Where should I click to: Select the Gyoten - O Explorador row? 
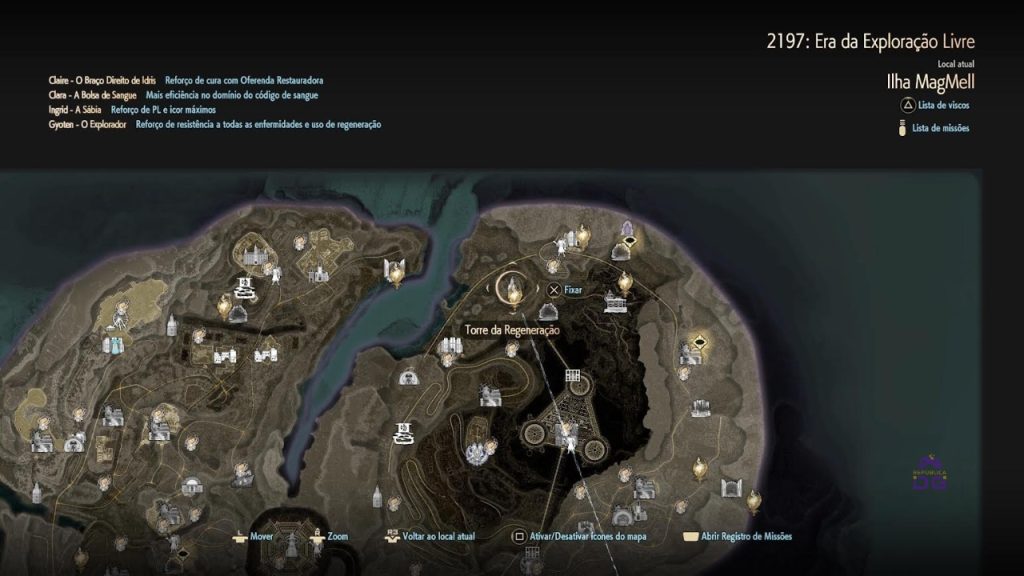coord(214,124)
